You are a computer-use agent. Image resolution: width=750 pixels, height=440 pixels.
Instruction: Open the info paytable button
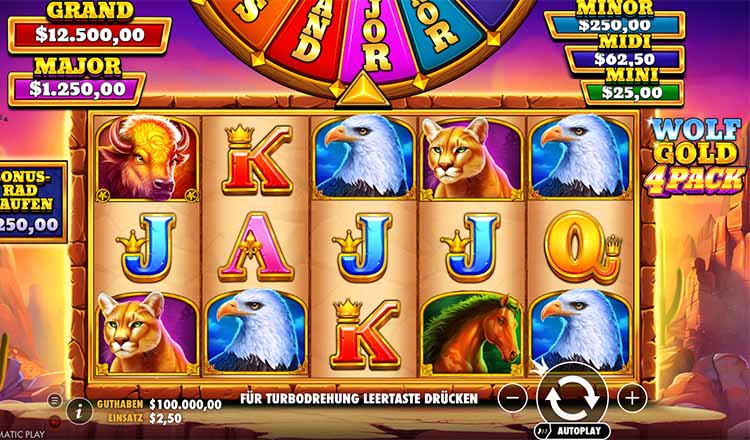[79, 409]
